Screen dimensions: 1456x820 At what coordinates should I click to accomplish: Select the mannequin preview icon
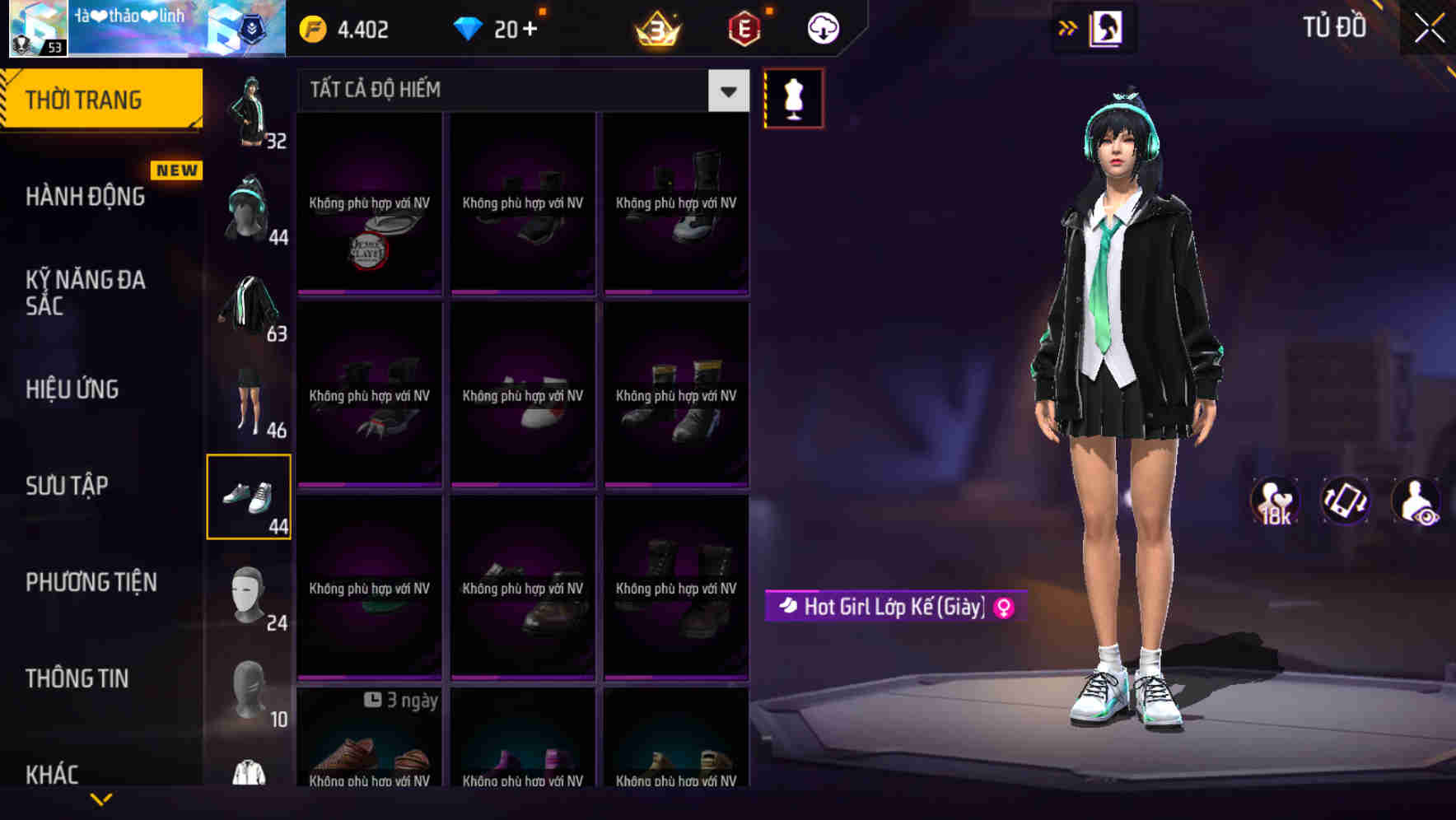click(793, 97)
